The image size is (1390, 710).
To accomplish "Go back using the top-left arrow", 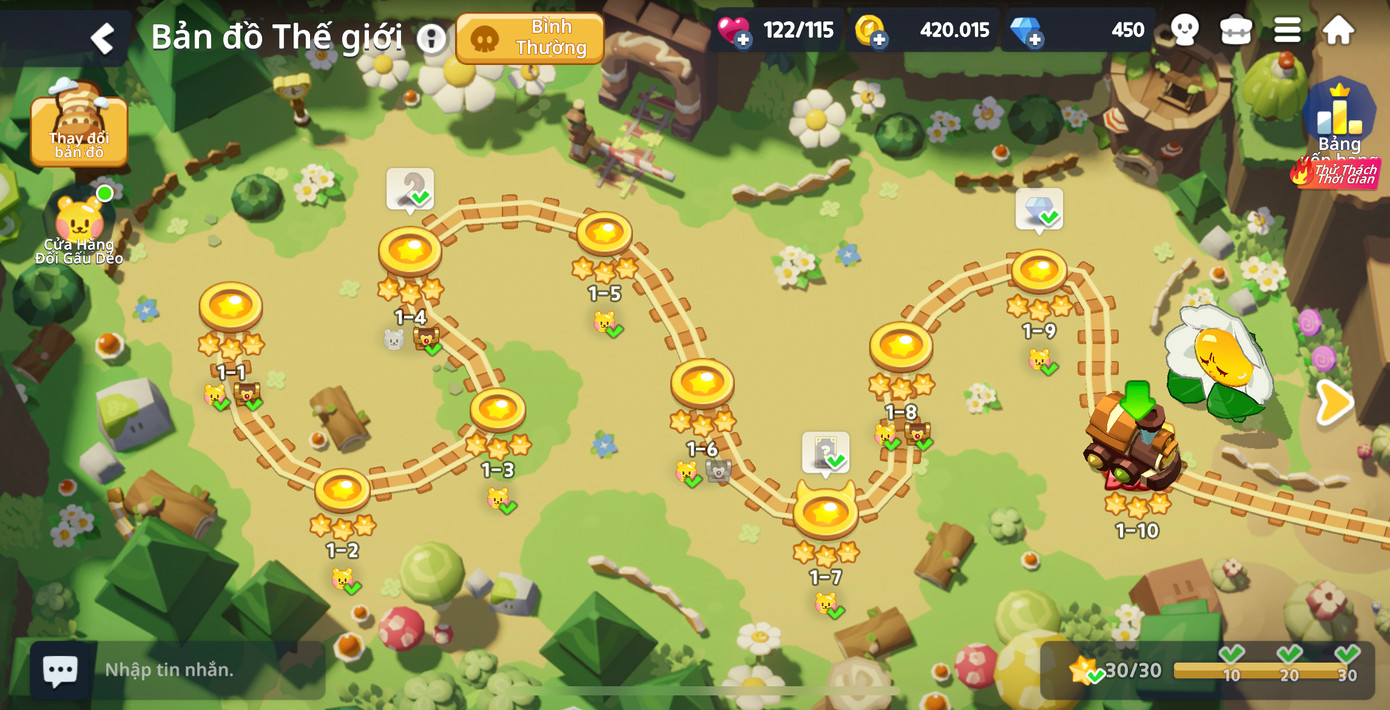I will 102,38.
